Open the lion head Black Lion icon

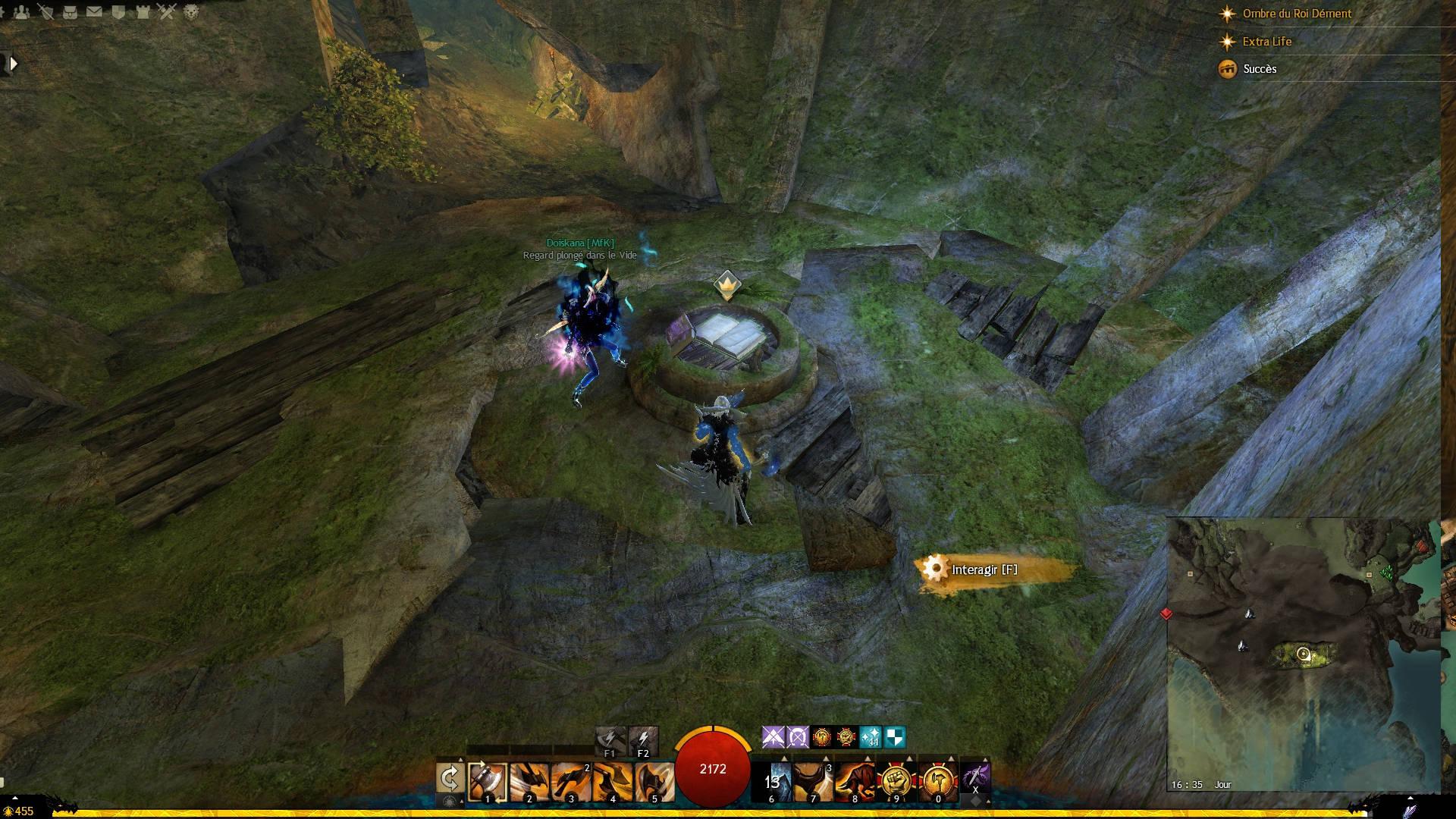(x=191, y=11)
